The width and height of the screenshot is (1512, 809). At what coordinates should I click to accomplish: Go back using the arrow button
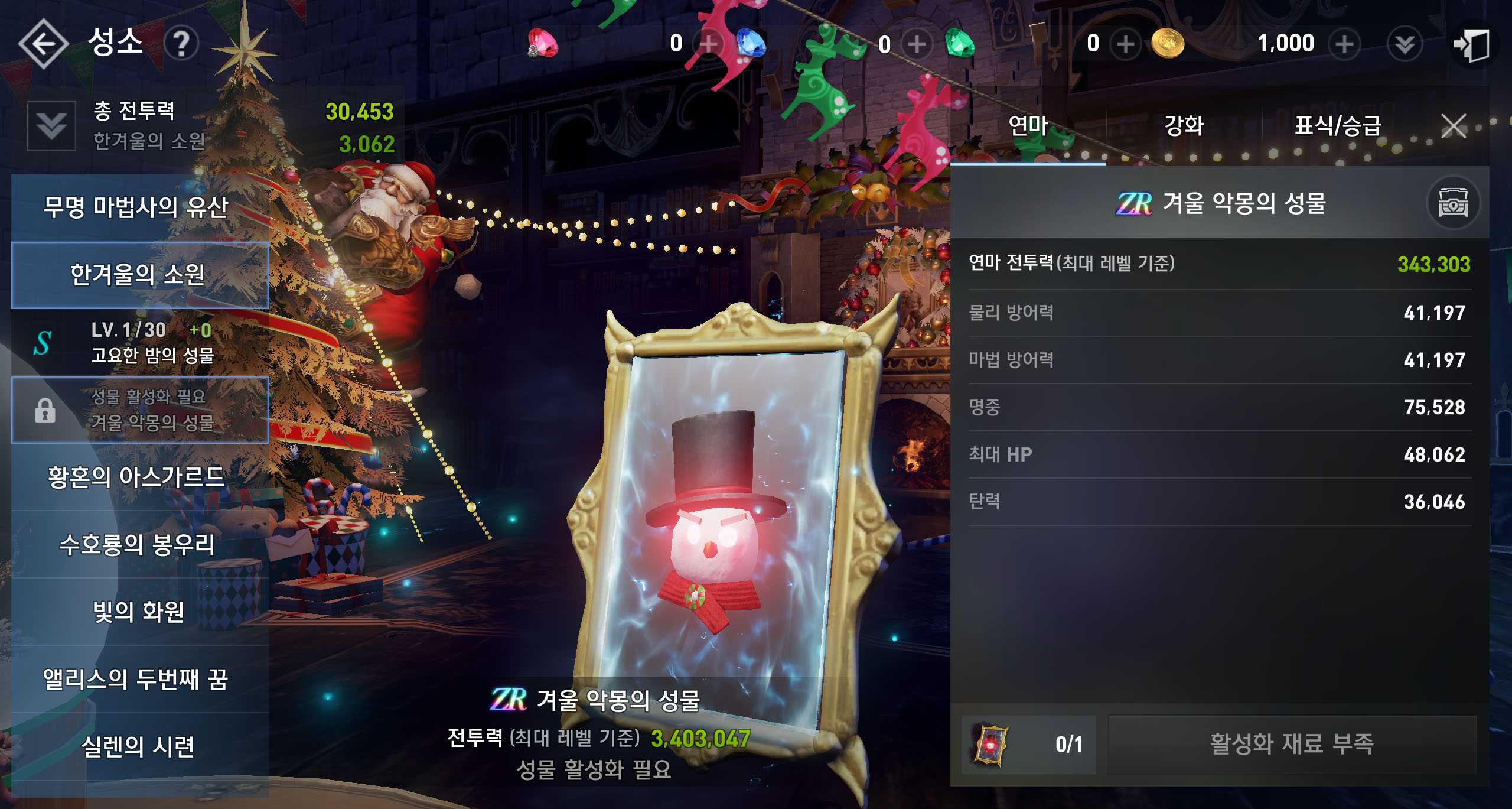(43, 43)
